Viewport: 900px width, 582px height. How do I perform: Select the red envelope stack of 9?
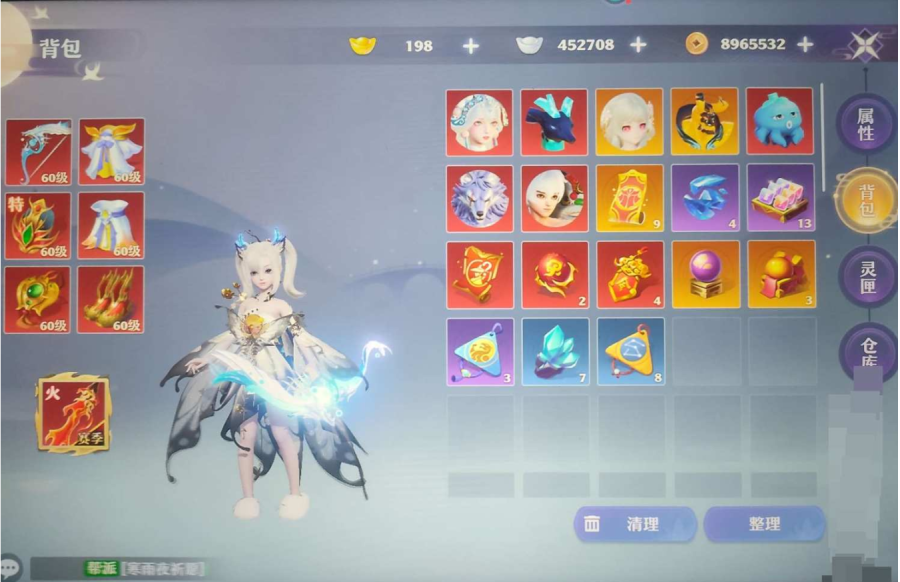tap(630, 198)
